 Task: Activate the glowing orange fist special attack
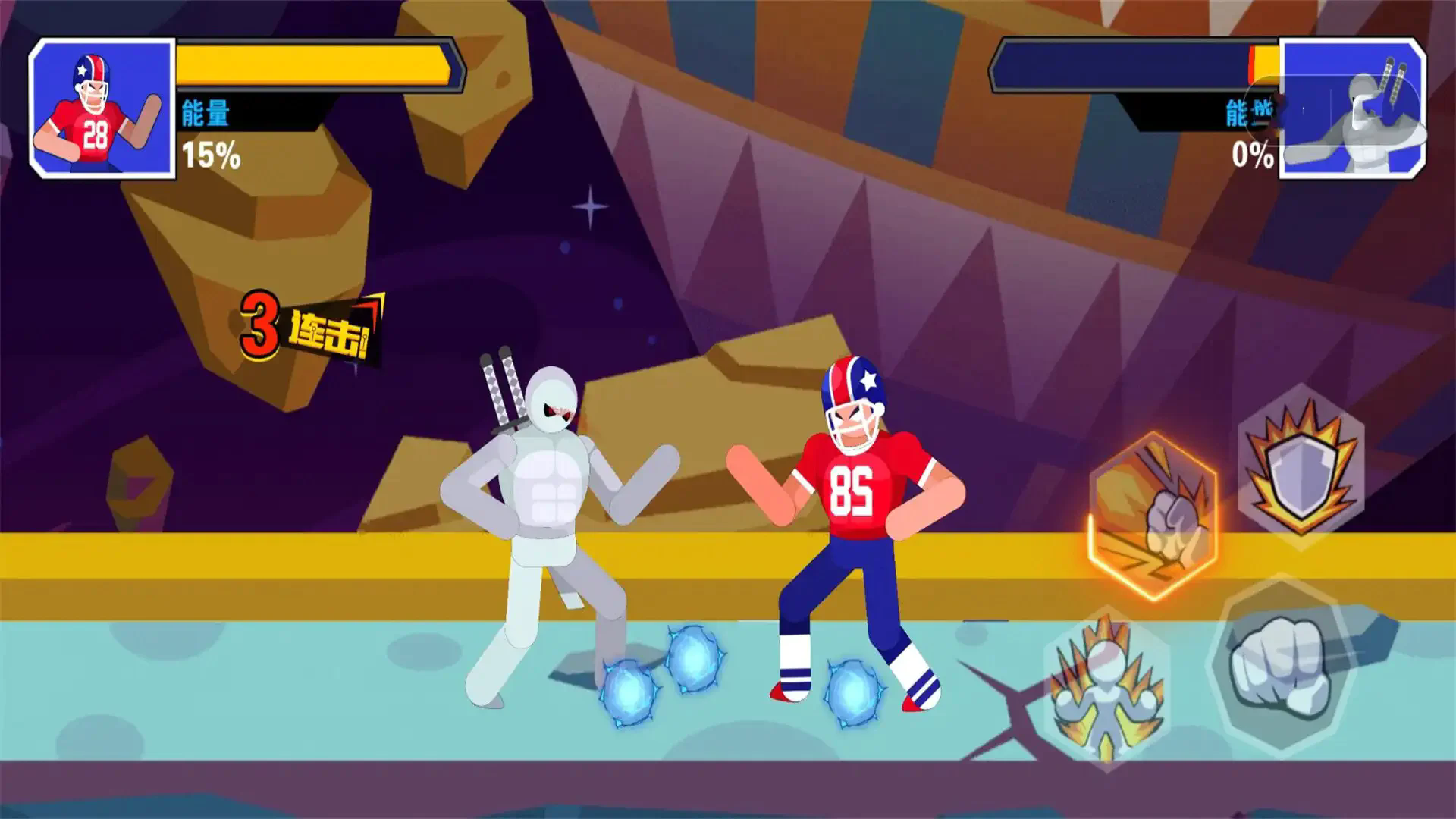(1153, 516)
